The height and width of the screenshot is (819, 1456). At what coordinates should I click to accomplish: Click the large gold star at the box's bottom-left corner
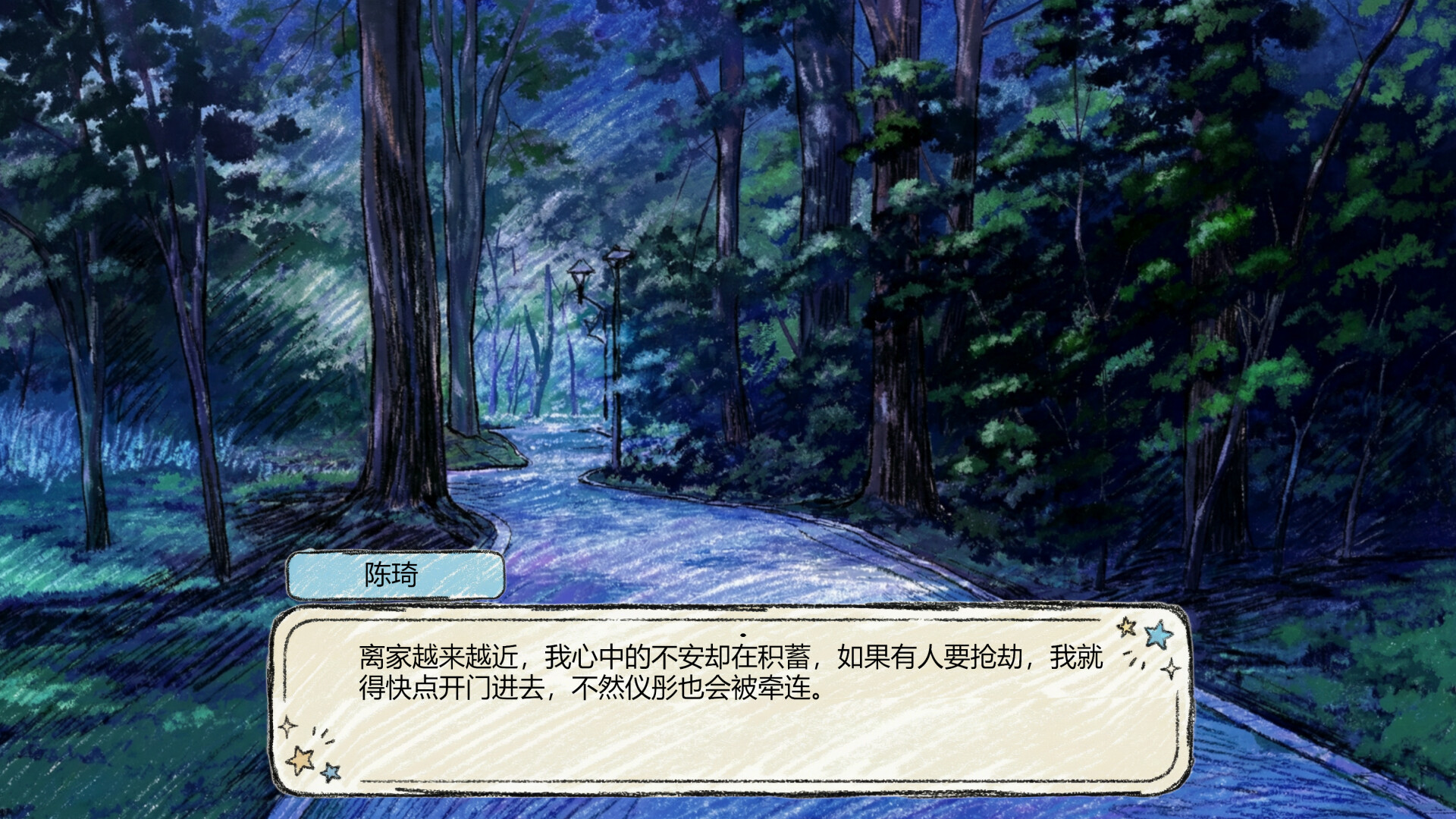pyautogui.click(x=301, y=761)
